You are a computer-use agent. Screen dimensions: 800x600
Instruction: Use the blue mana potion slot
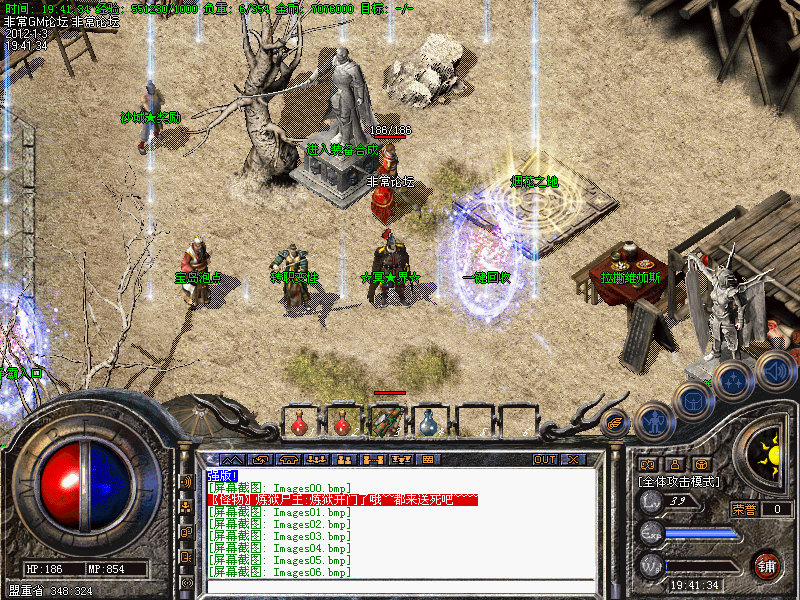[428, 424]
